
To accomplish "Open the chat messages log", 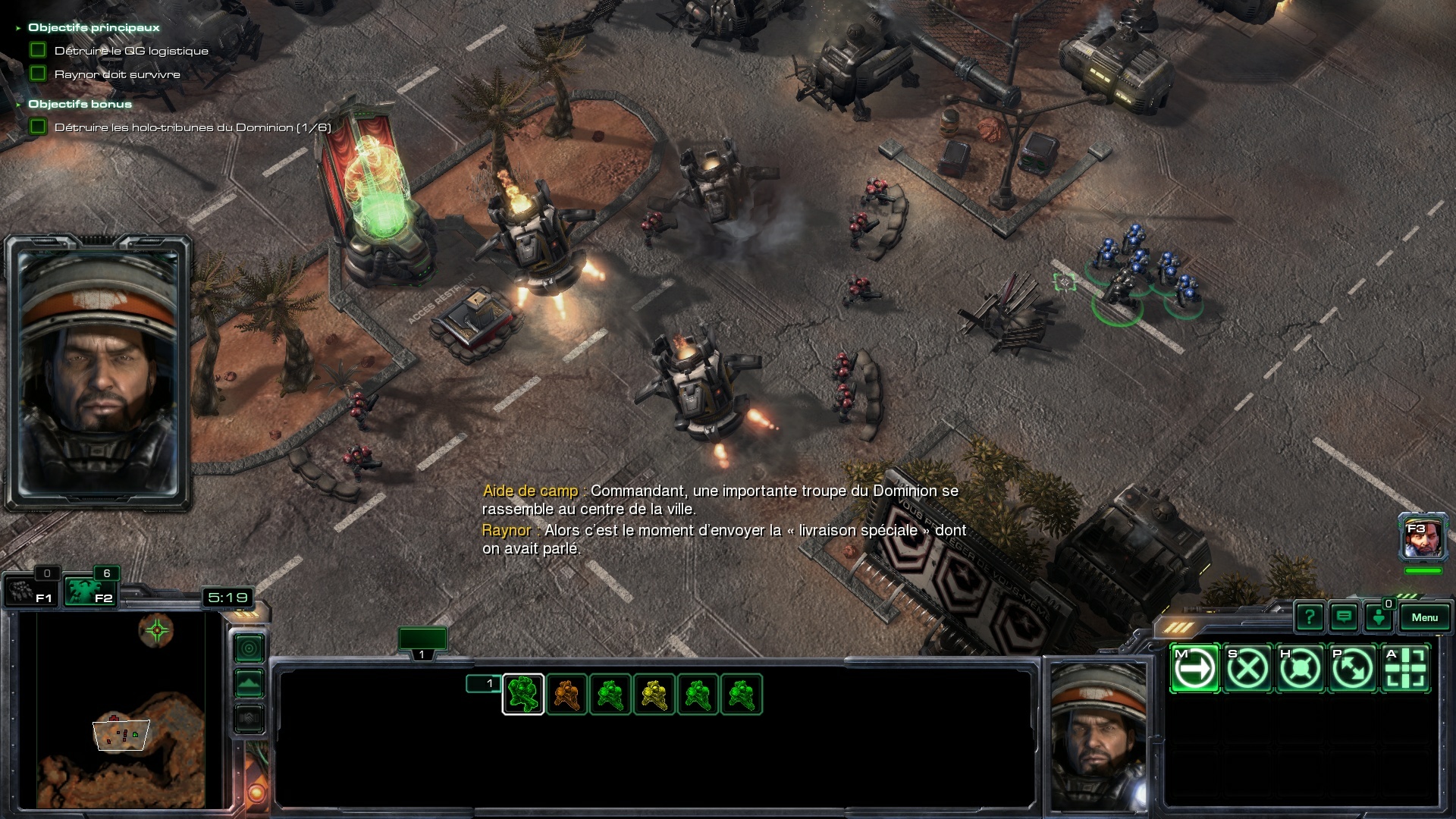I will point(1344,617).
